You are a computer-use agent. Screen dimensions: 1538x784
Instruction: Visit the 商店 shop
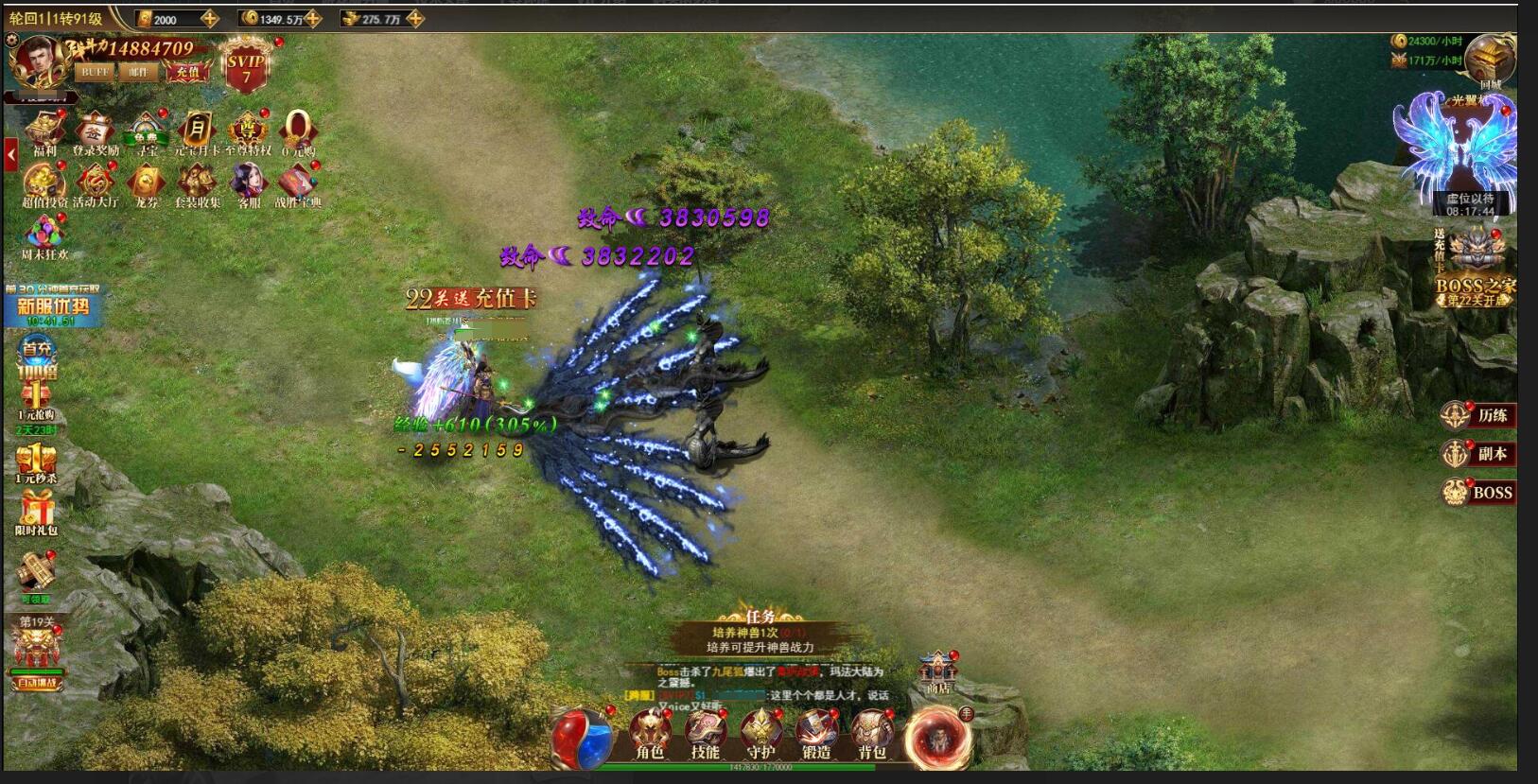(937, 671)
